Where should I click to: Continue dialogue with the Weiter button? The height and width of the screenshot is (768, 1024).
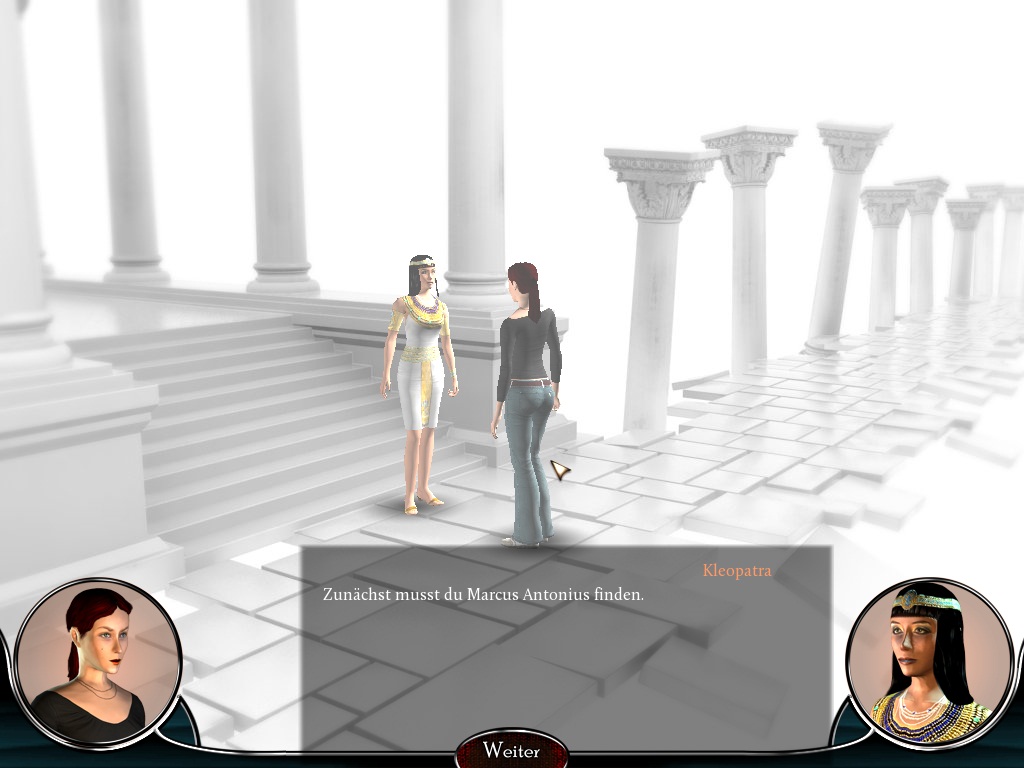(x=511, y=751)
